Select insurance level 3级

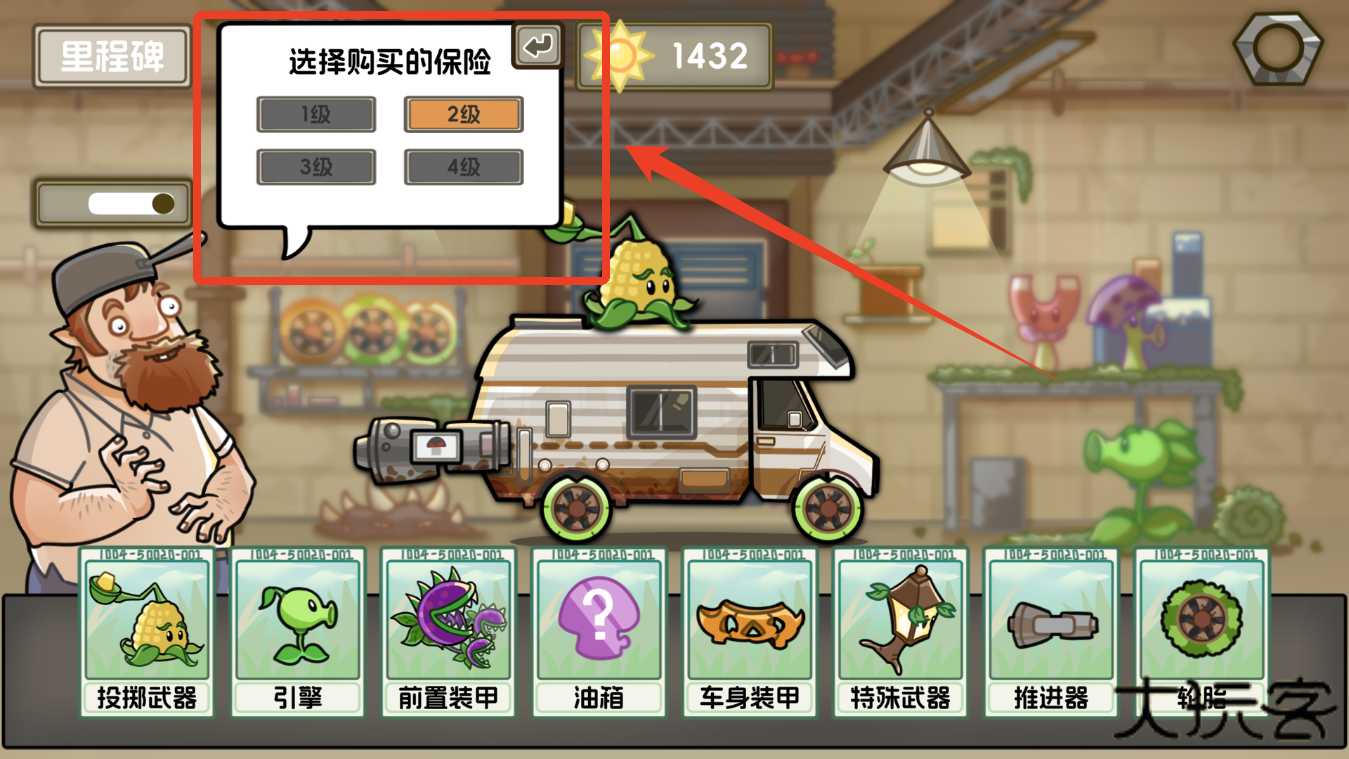tap(316, 166)
